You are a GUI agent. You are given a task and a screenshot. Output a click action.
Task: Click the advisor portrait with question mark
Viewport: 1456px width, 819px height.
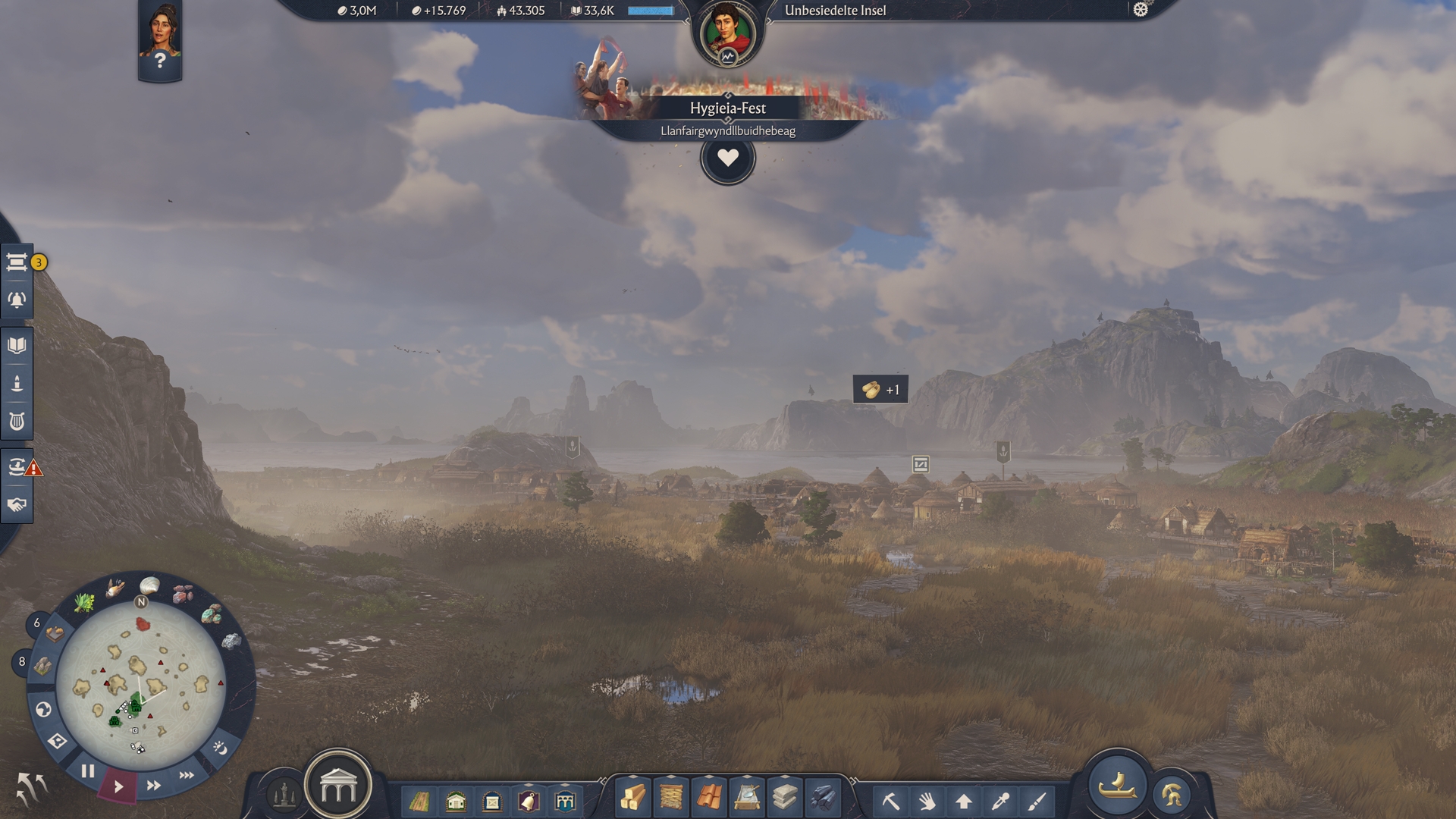pos(160,38)
